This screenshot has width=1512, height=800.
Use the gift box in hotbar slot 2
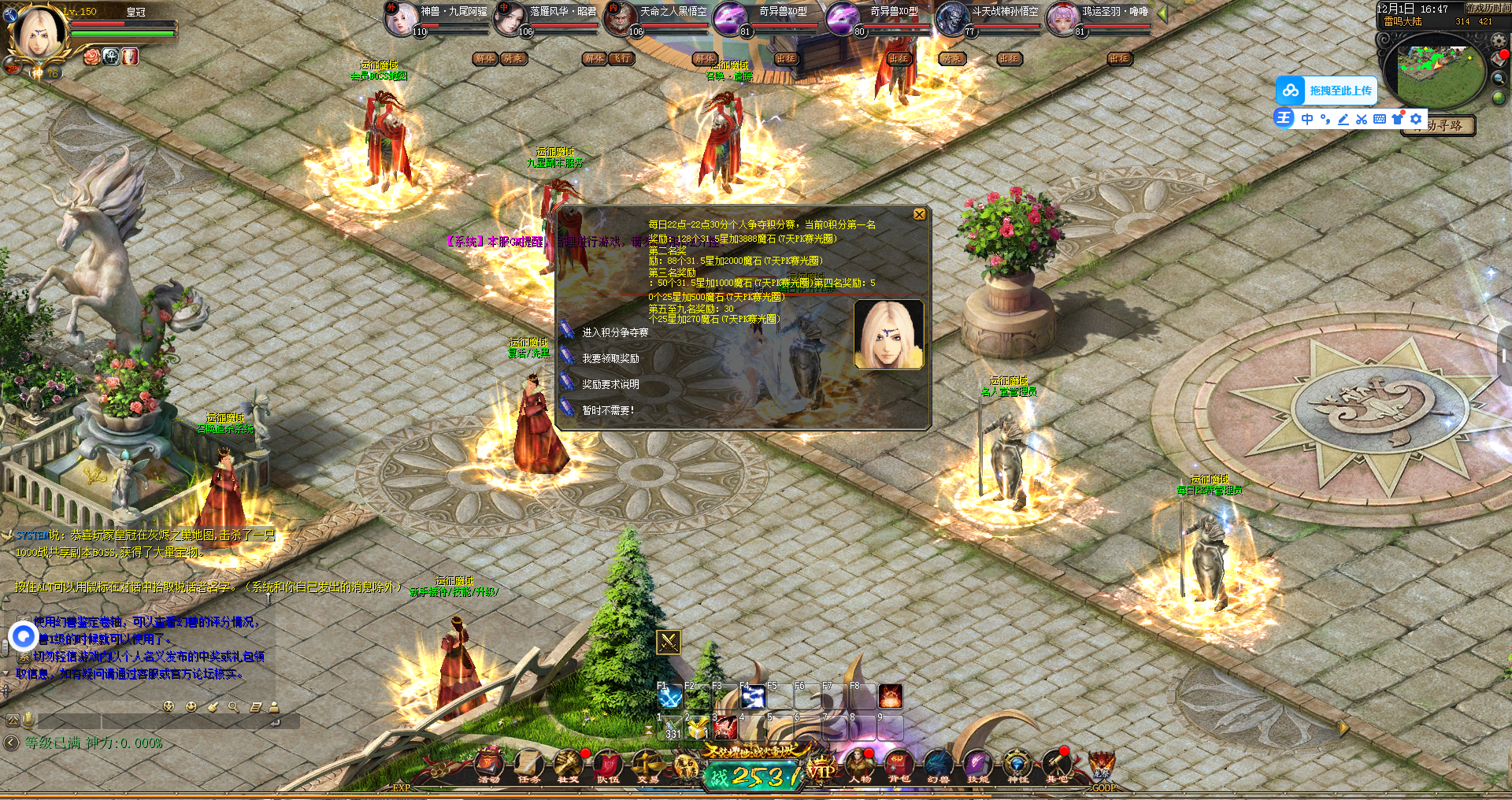(698, 728)
